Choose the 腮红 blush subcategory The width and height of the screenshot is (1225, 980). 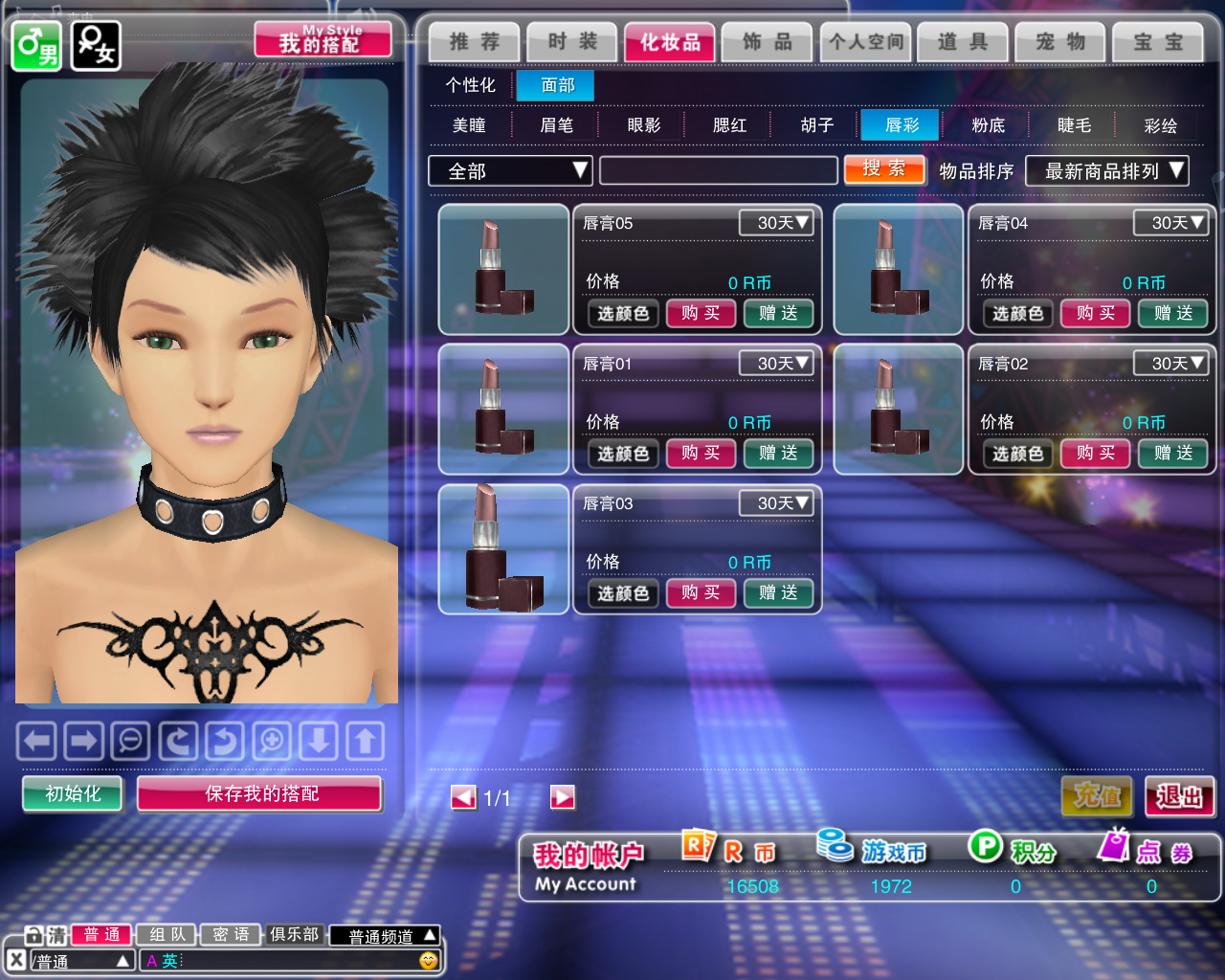(729, 125)
